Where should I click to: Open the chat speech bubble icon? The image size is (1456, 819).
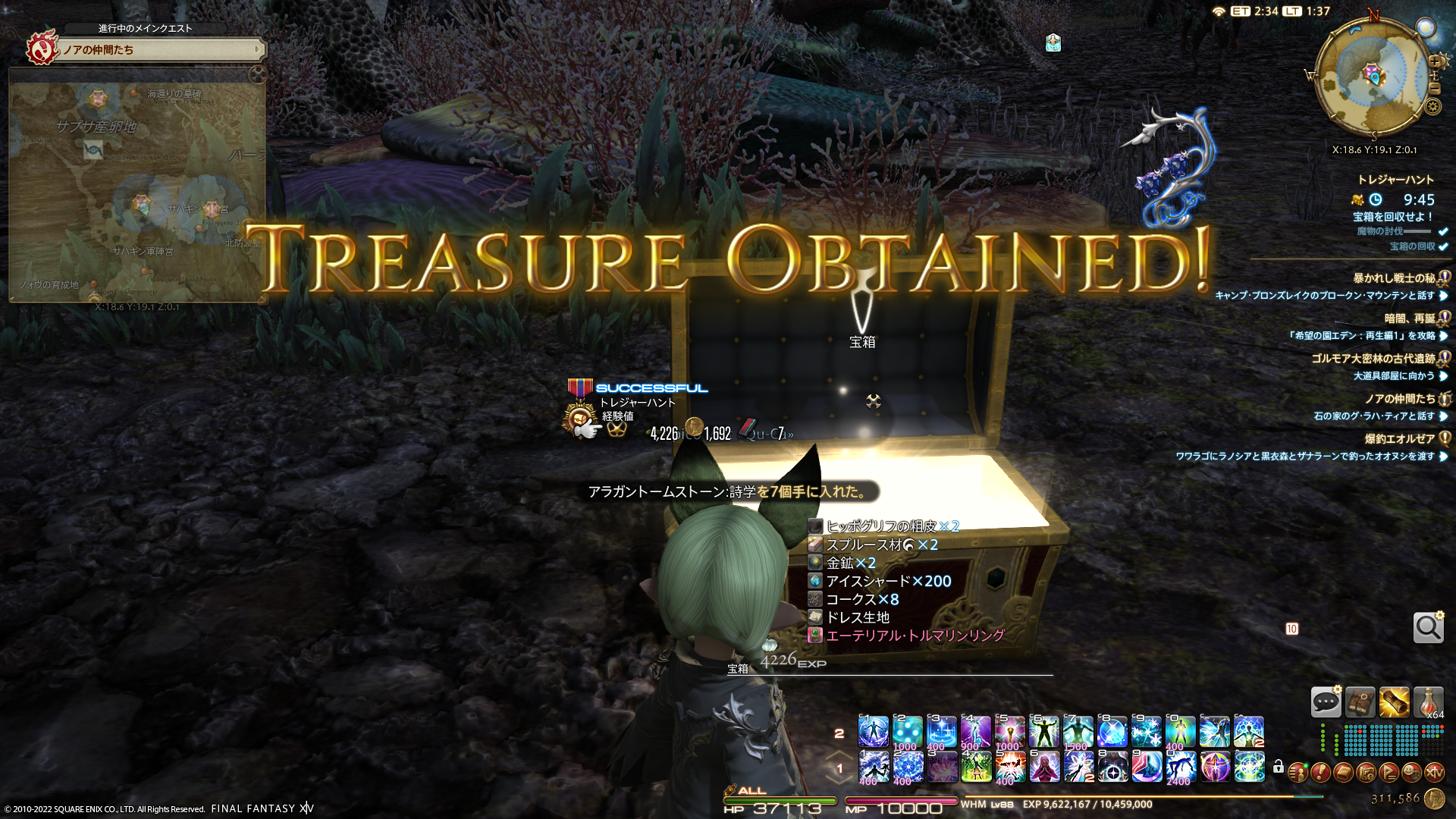[x=1326, y=702]
